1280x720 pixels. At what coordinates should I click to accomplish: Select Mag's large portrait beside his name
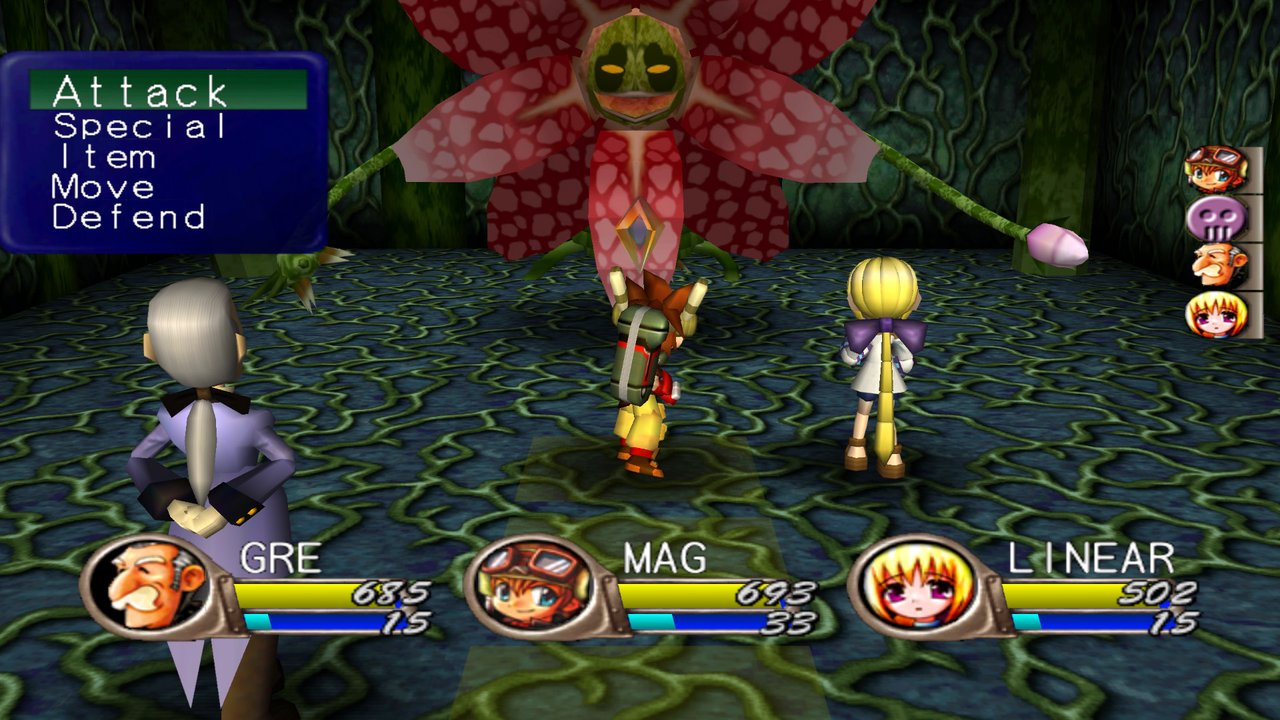coord(530,587)
